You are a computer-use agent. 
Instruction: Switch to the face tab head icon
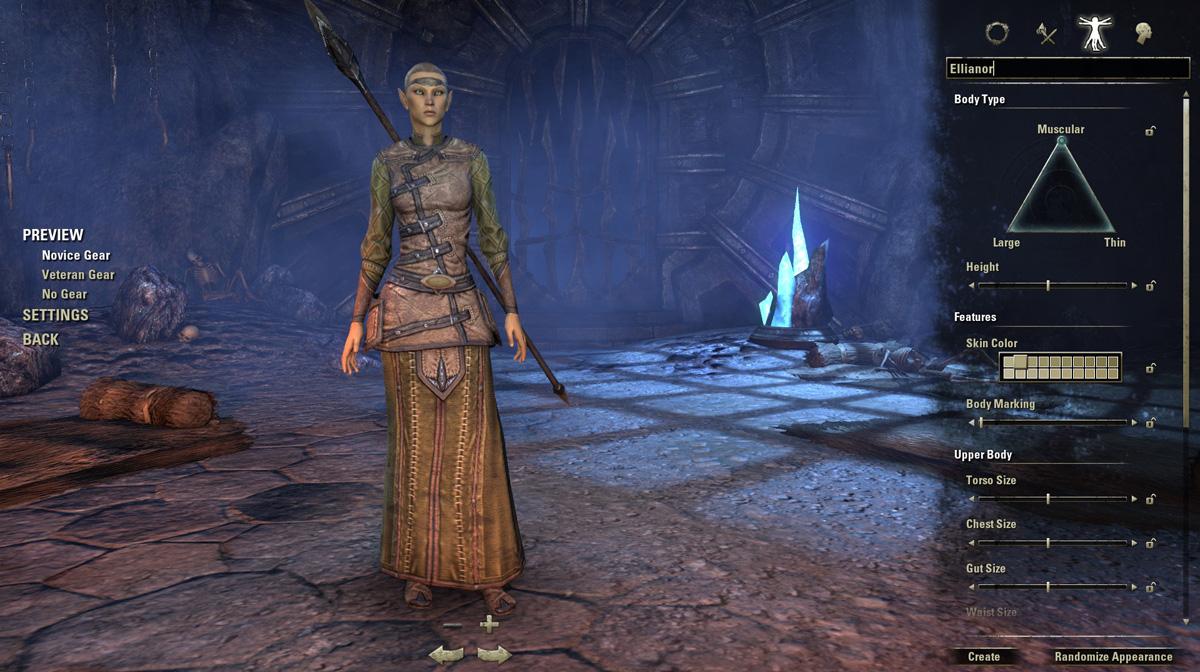[x=1144, y=34]
